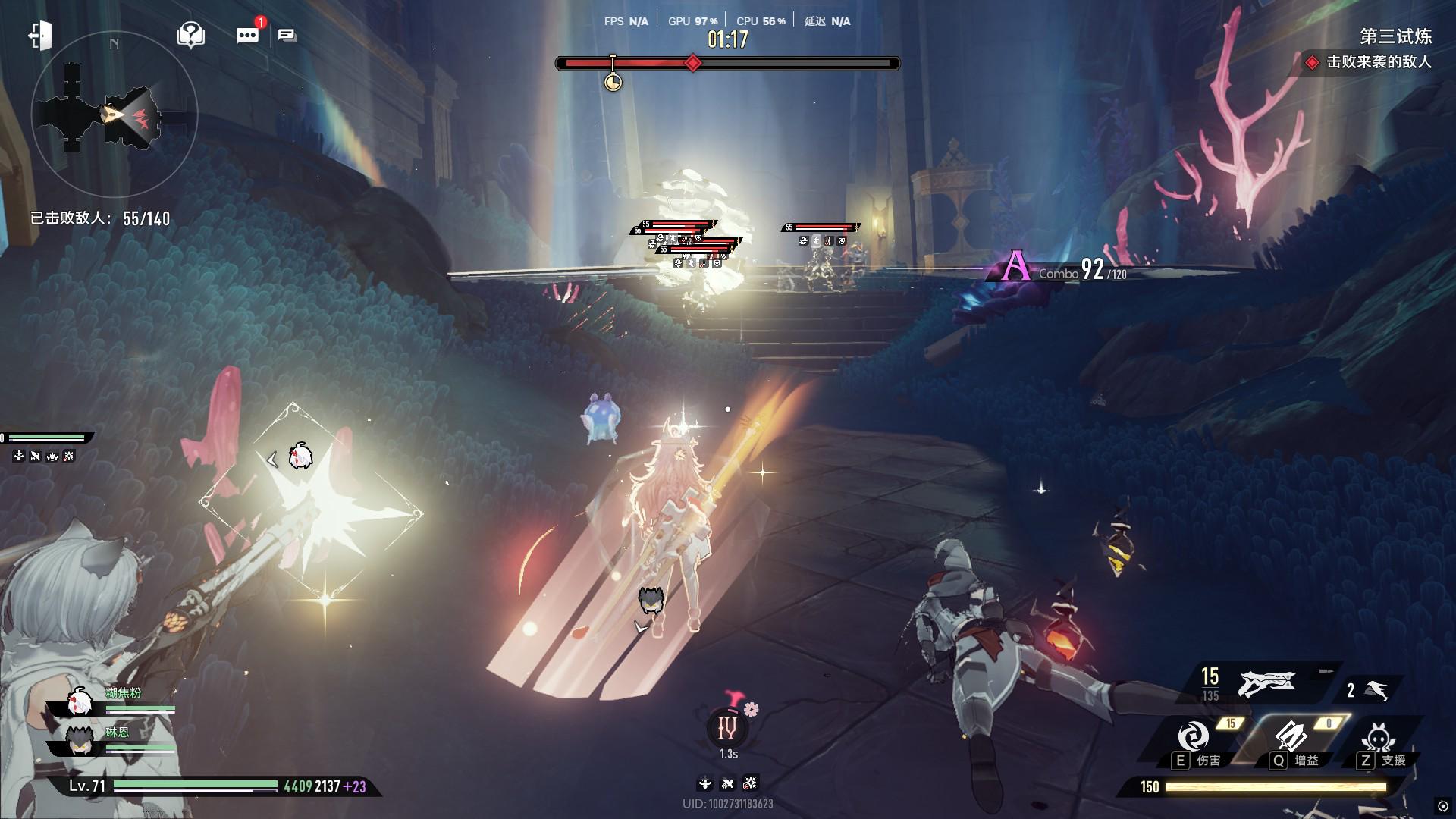Trigger the 支援 support skill
This screenshot has width=1456, height=819.
click(1377, 738)
